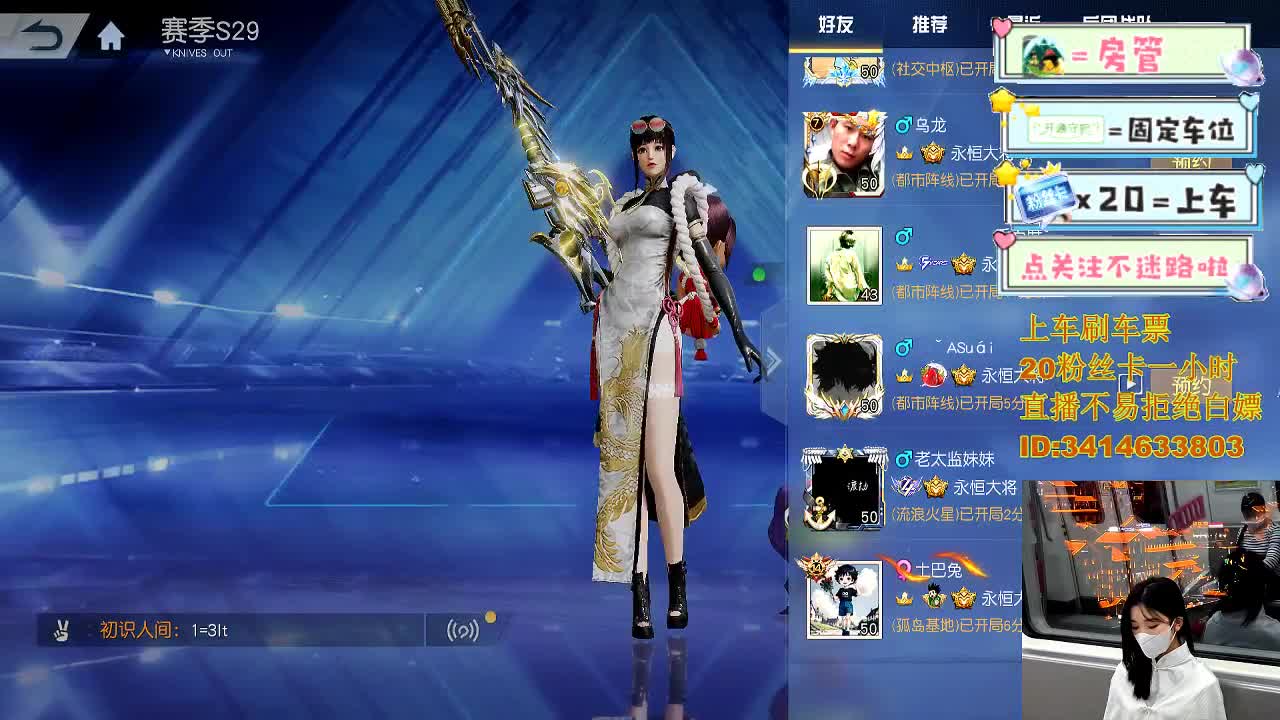Collapse the friends panel using the left chevron
Image resolution: width=1280 pixels, height=720 pixels.
tap(773, 360)
